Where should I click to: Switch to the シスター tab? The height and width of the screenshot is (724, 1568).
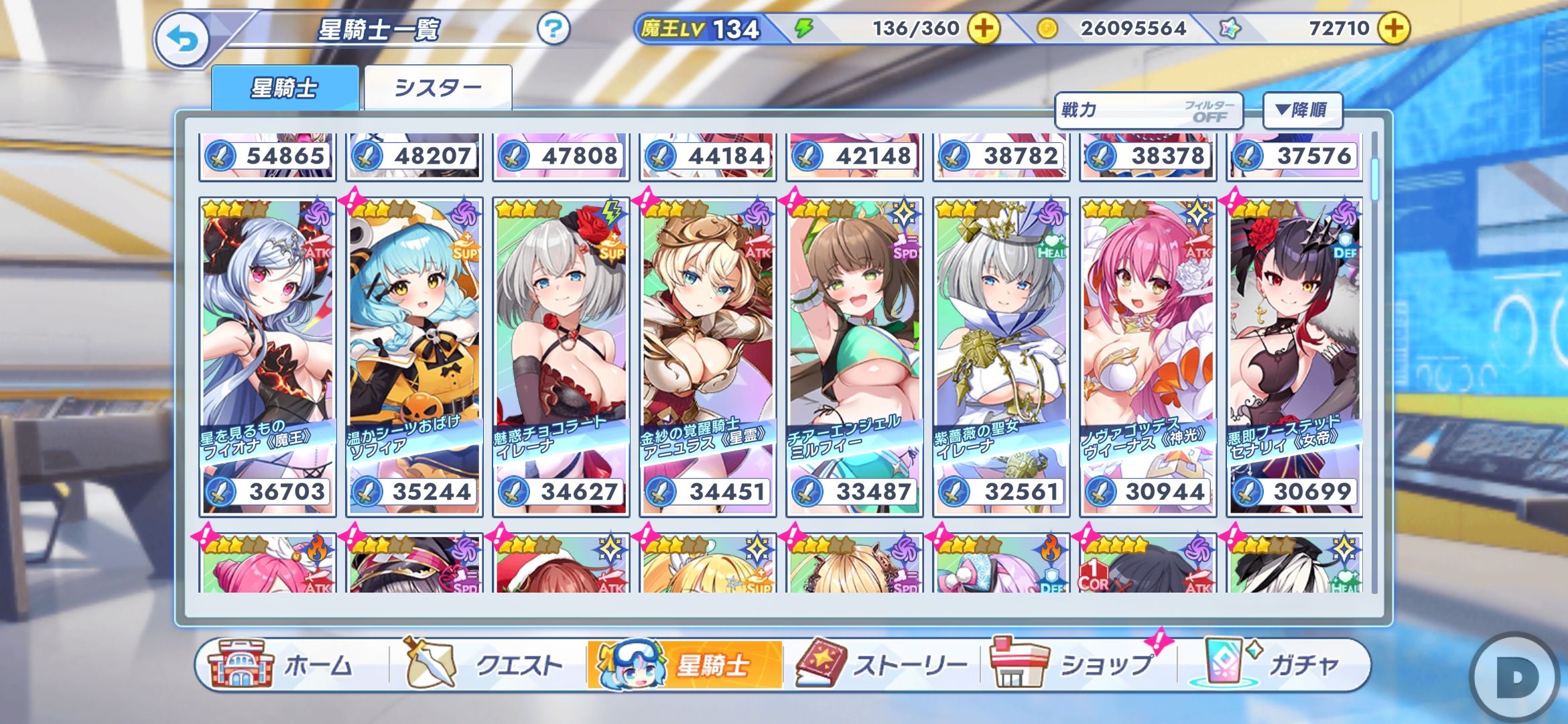[x=438, y=88]
